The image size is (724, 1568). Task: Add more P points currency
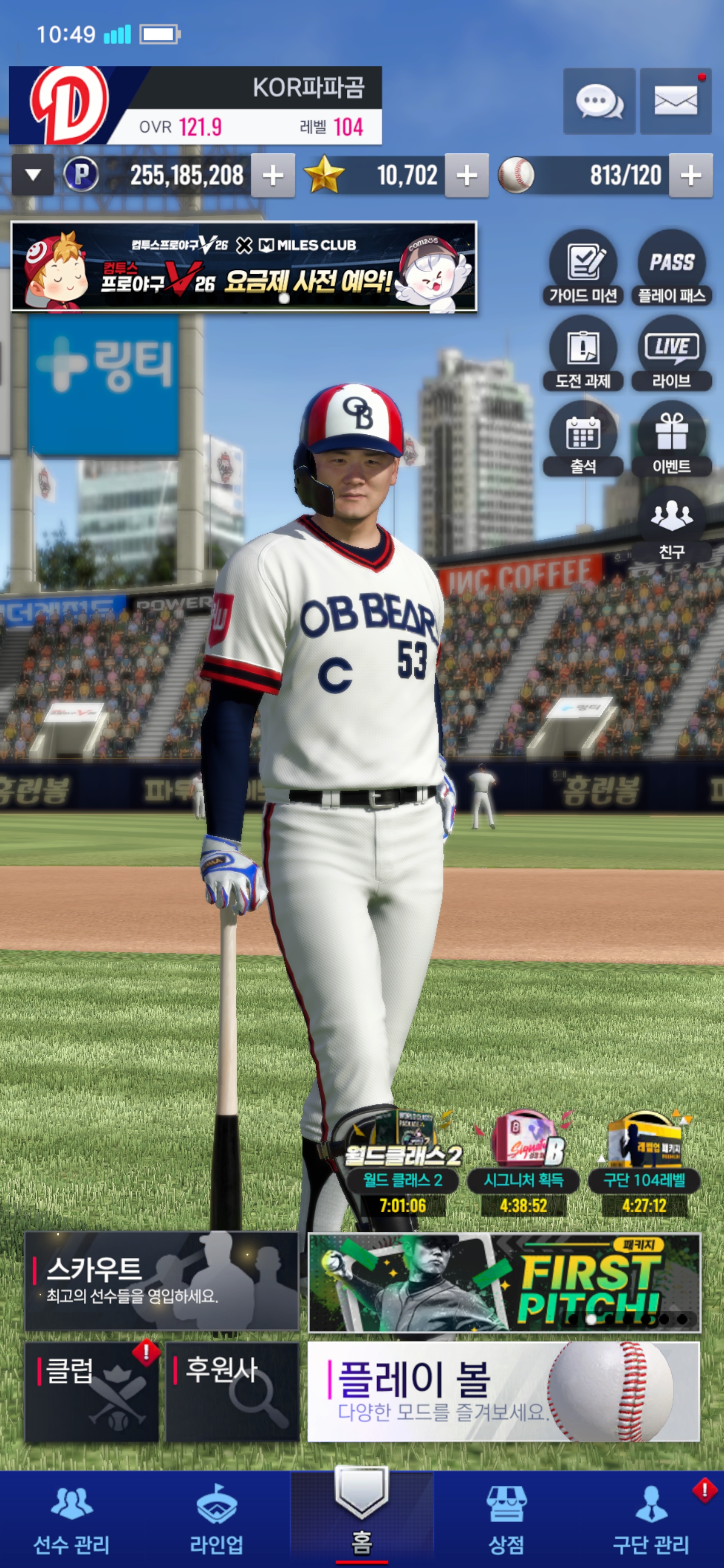tap(273, 176)
